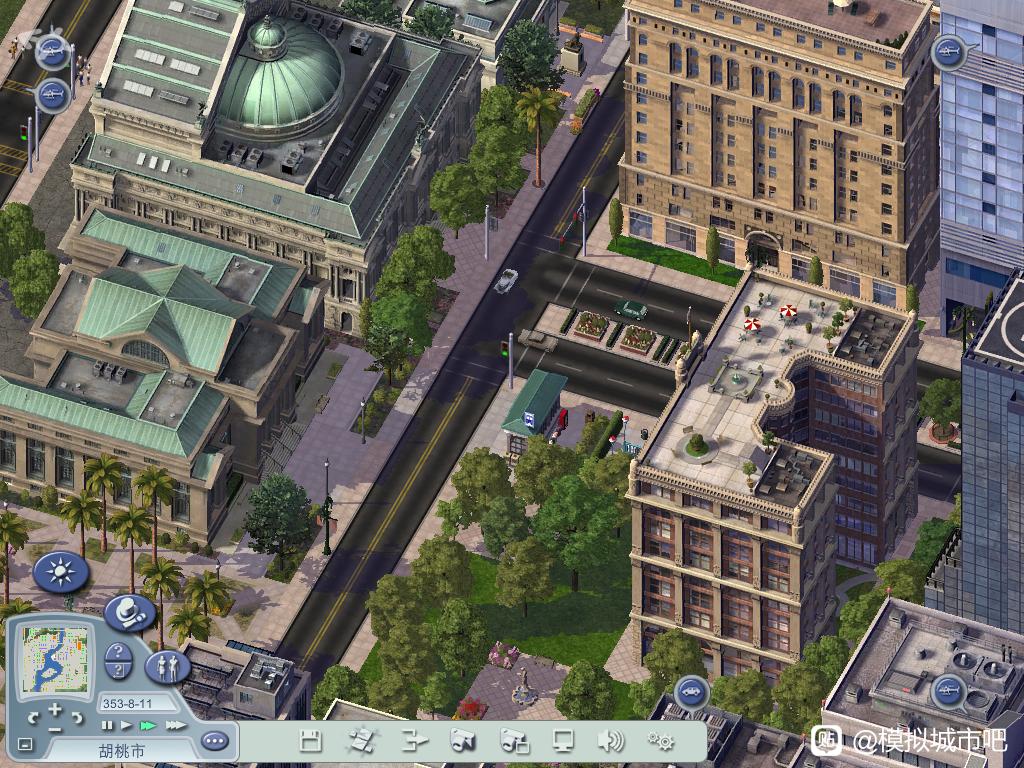Screen dimensions: 1024x768
Task: Zoom out with the minus button
Action: (x=55, y=729)
